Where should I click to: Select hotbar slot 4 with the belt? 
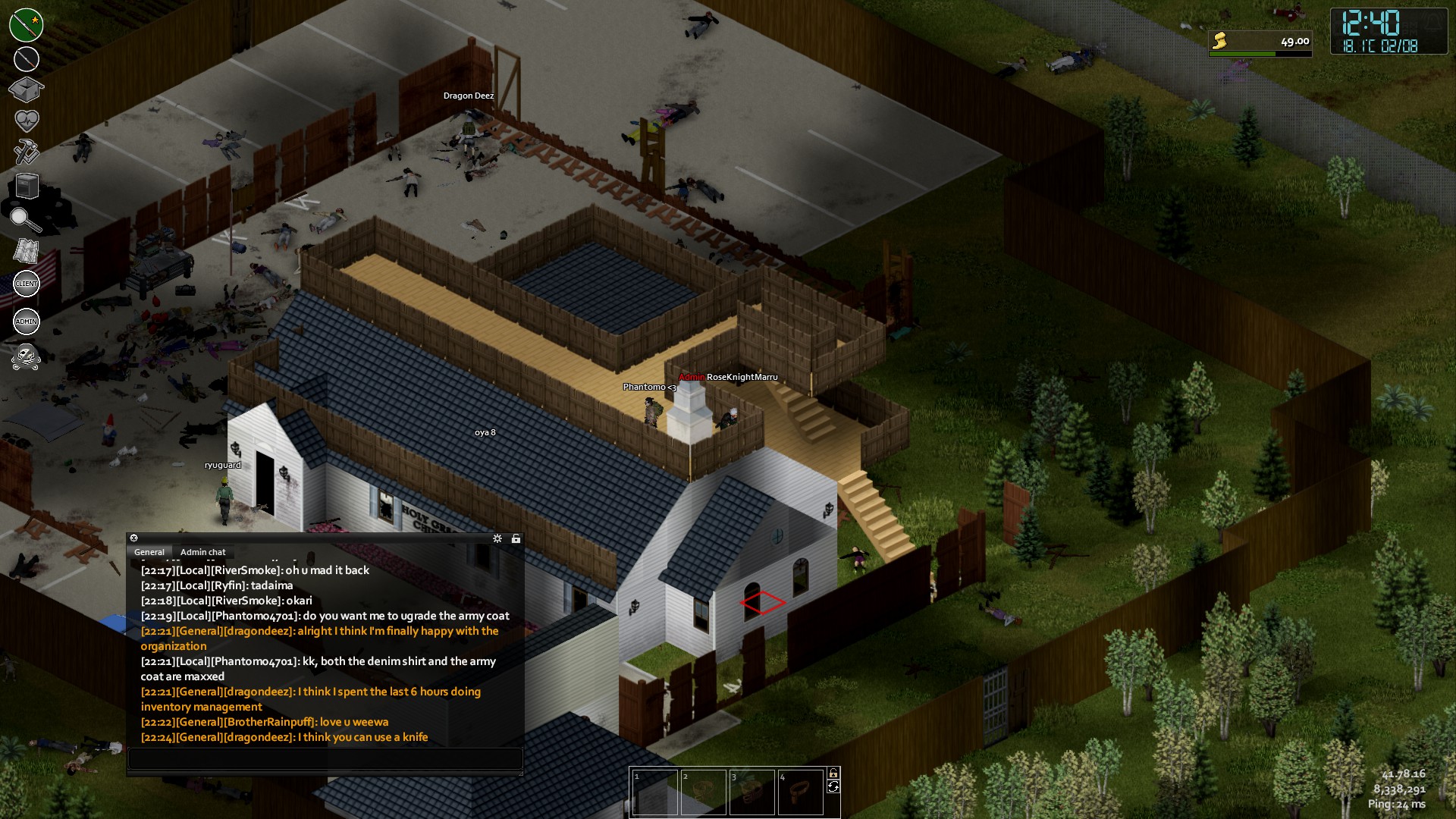[801, 792]
